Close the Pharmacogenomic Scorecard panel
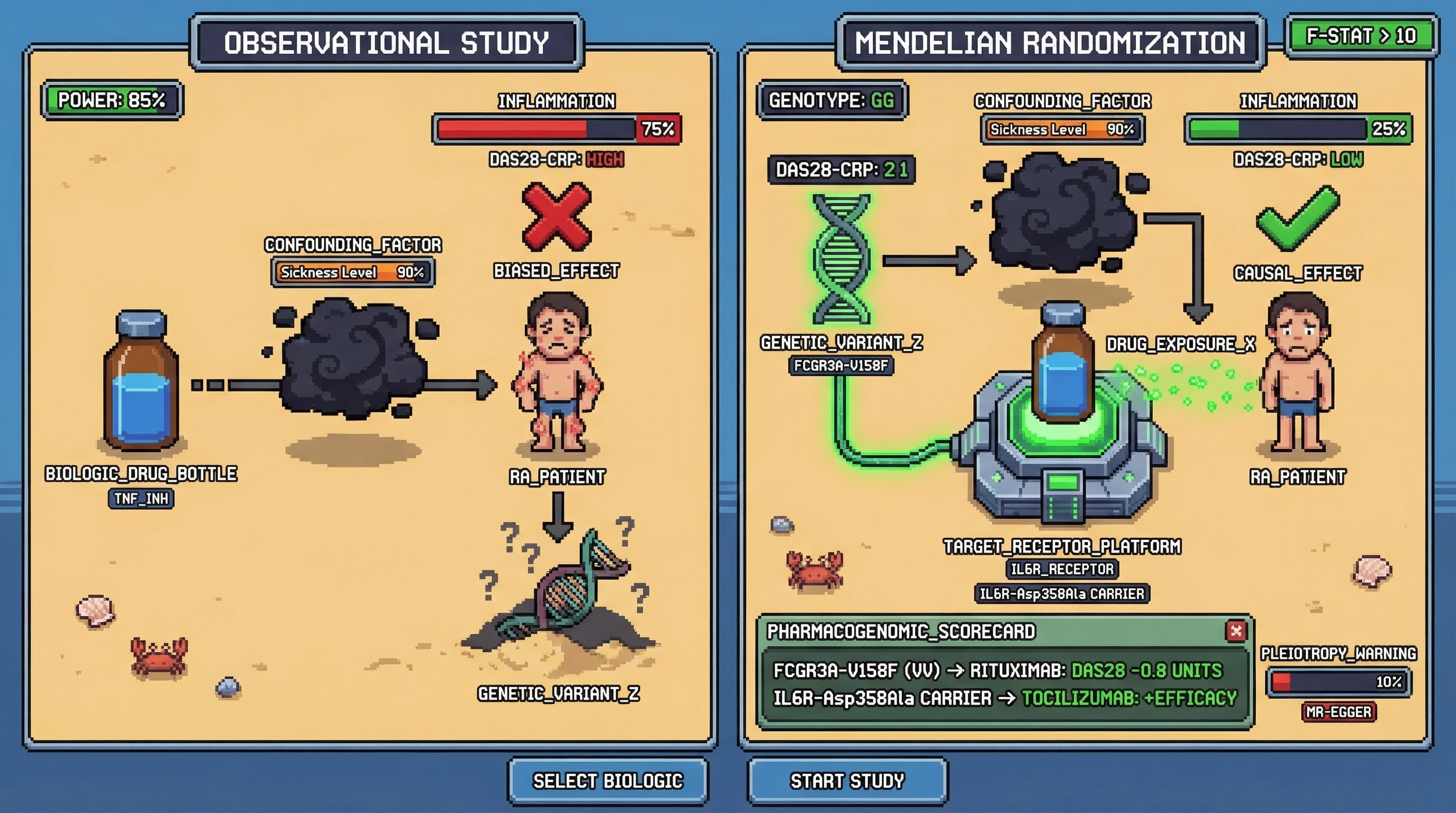 pyautogui.click(x=1236, y=630)
